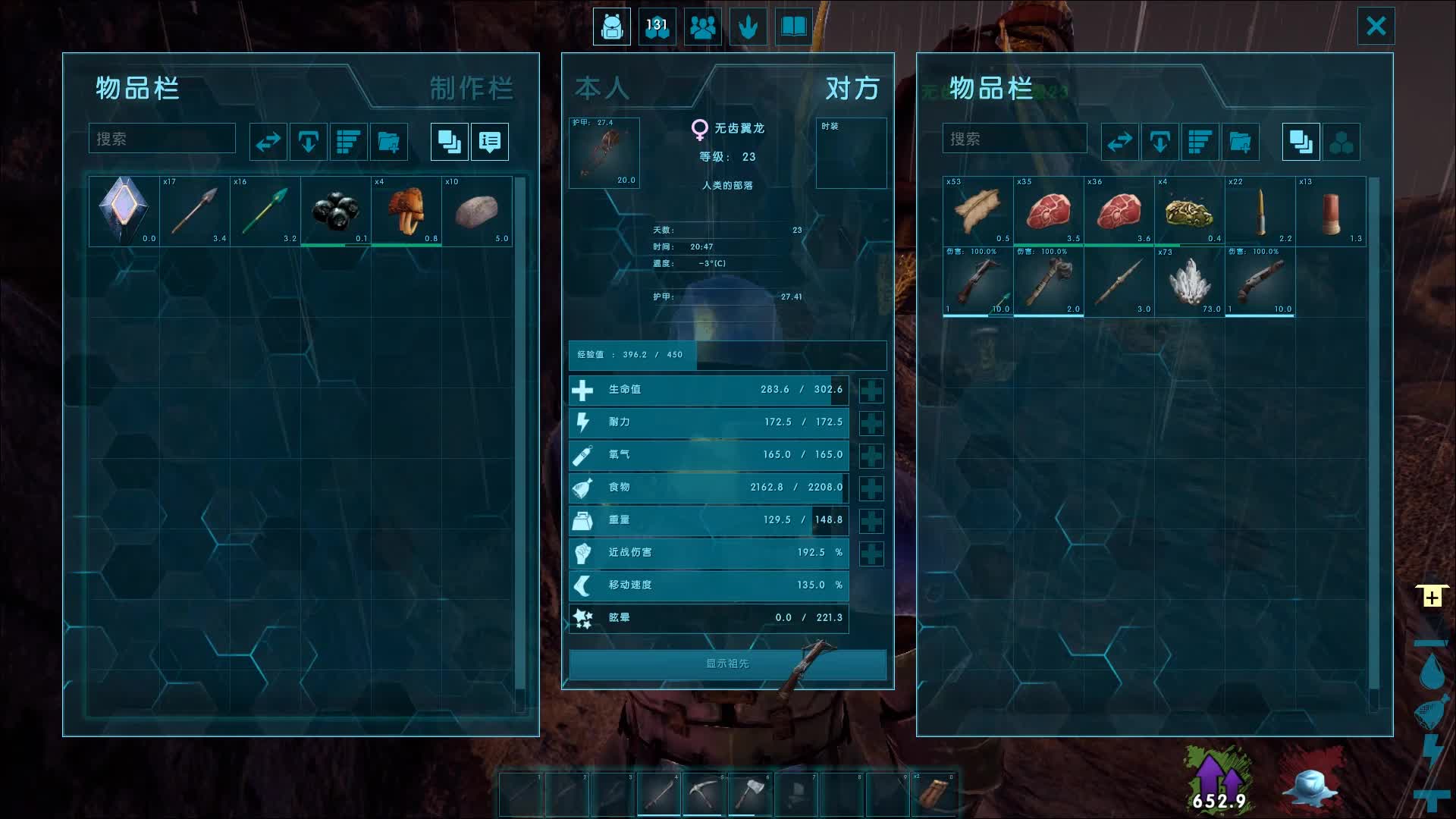Increase the 重量 weight stat
This screenshot has width=1456, height=819.
click(x=871, y=521)
